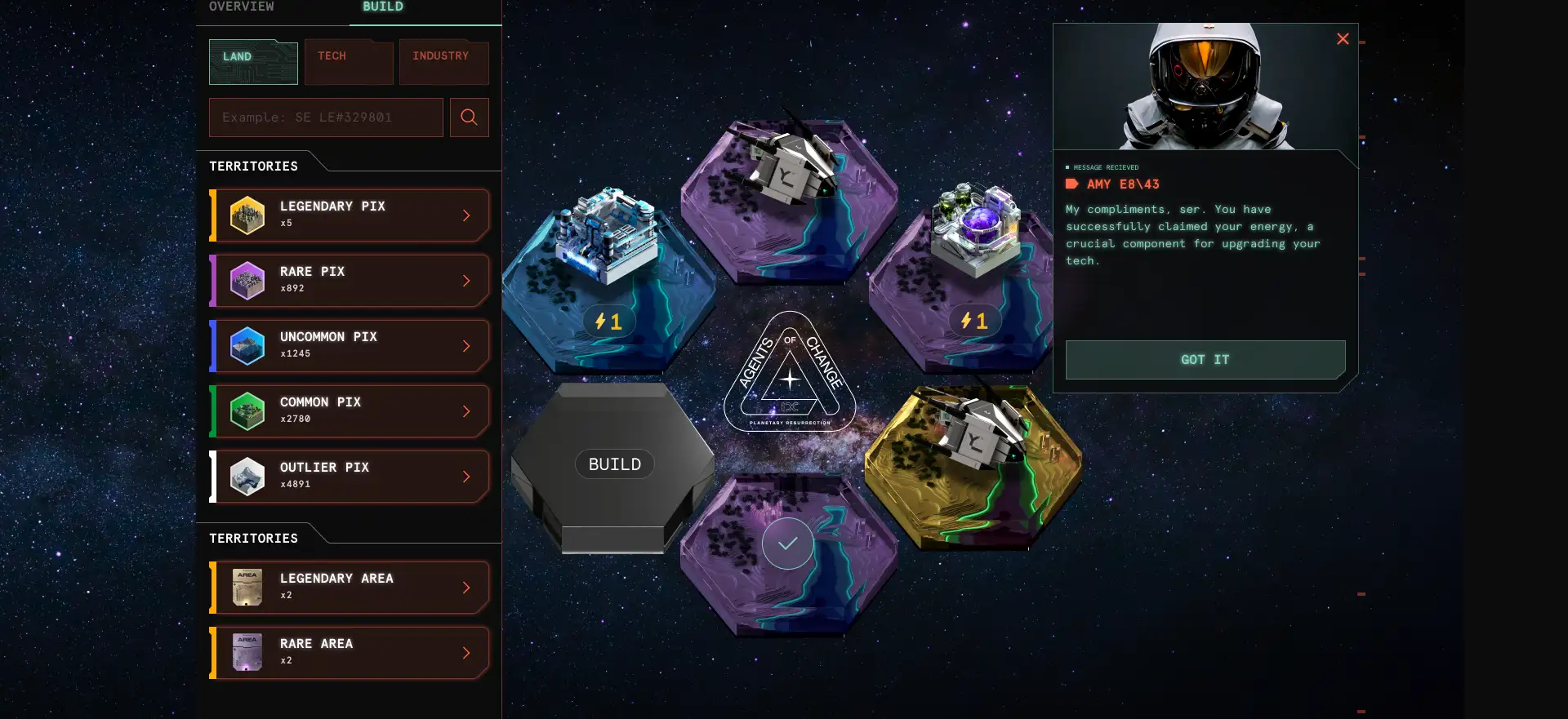Select the checkmark on the purple hex
Screen dimensions: 1568x719
(788, 544)
